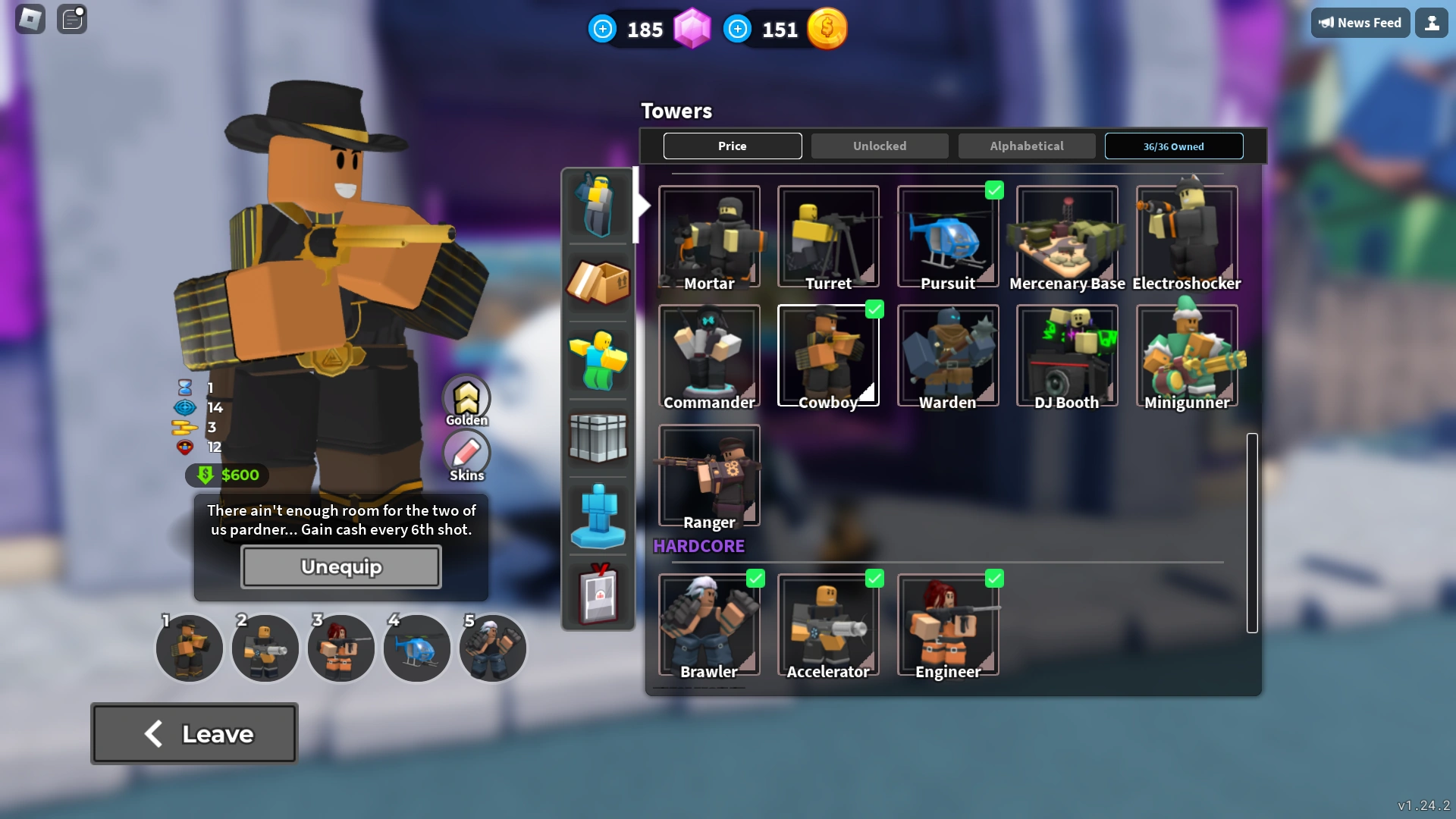The image size is (1456, 819).
Task: Click the gems currency plus icon
Action: pos(602,28)
